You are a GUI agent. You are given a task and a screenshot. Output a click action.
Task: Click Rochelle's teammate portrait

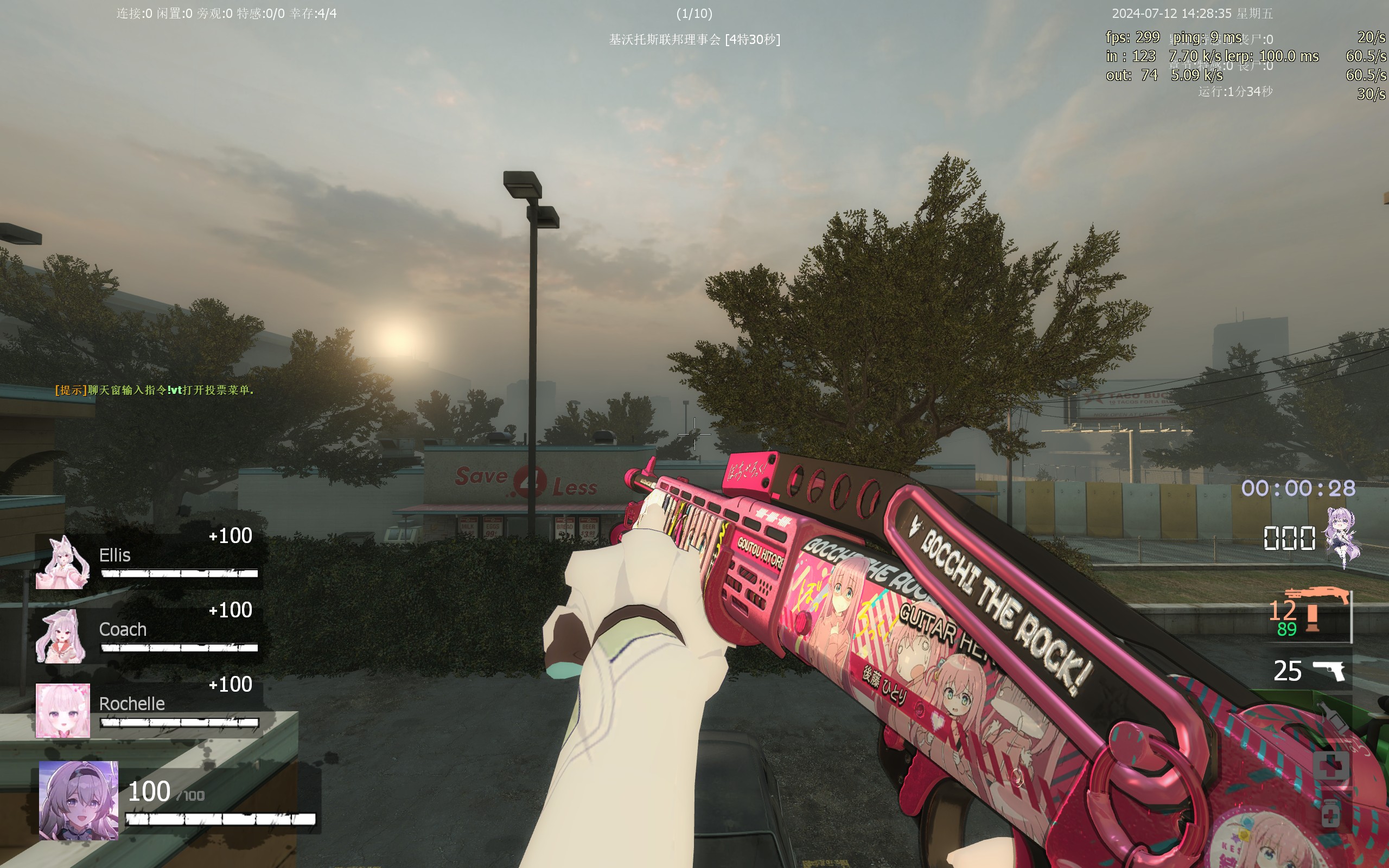62,710
